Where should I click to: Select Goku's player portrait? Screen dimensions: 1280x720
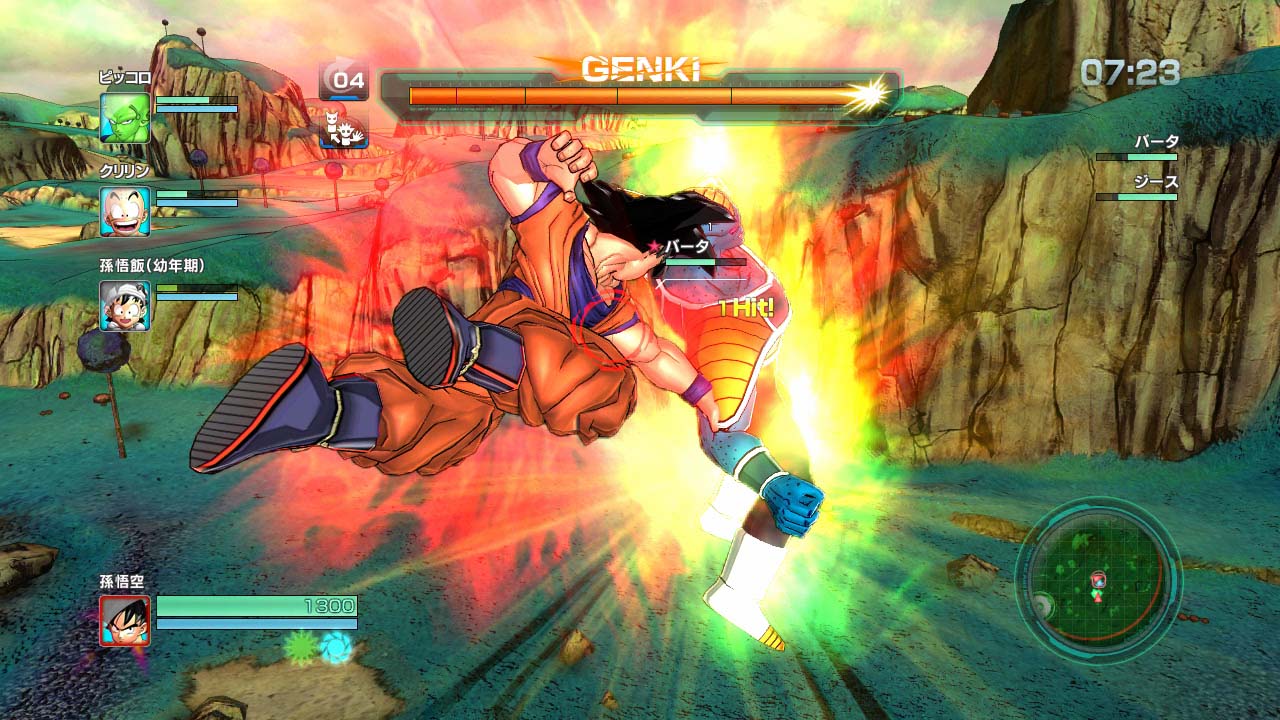tap(125, 620)
